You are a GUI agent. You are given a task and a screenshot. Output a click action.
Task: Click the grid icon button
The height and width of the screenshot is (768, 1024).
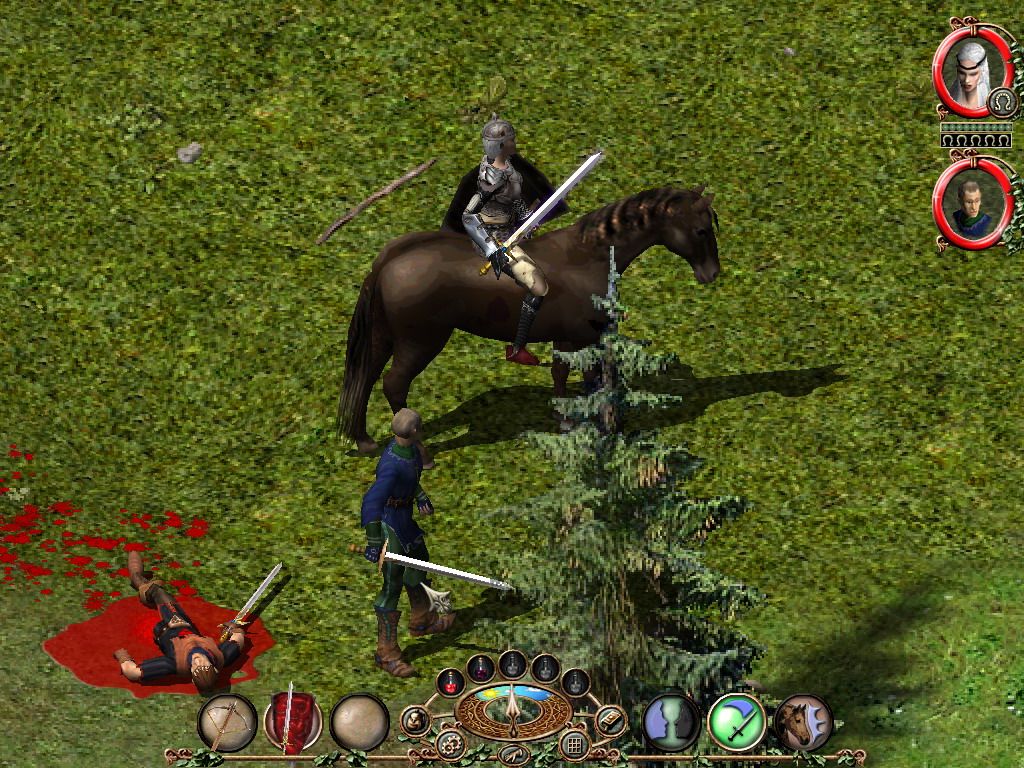573,744
